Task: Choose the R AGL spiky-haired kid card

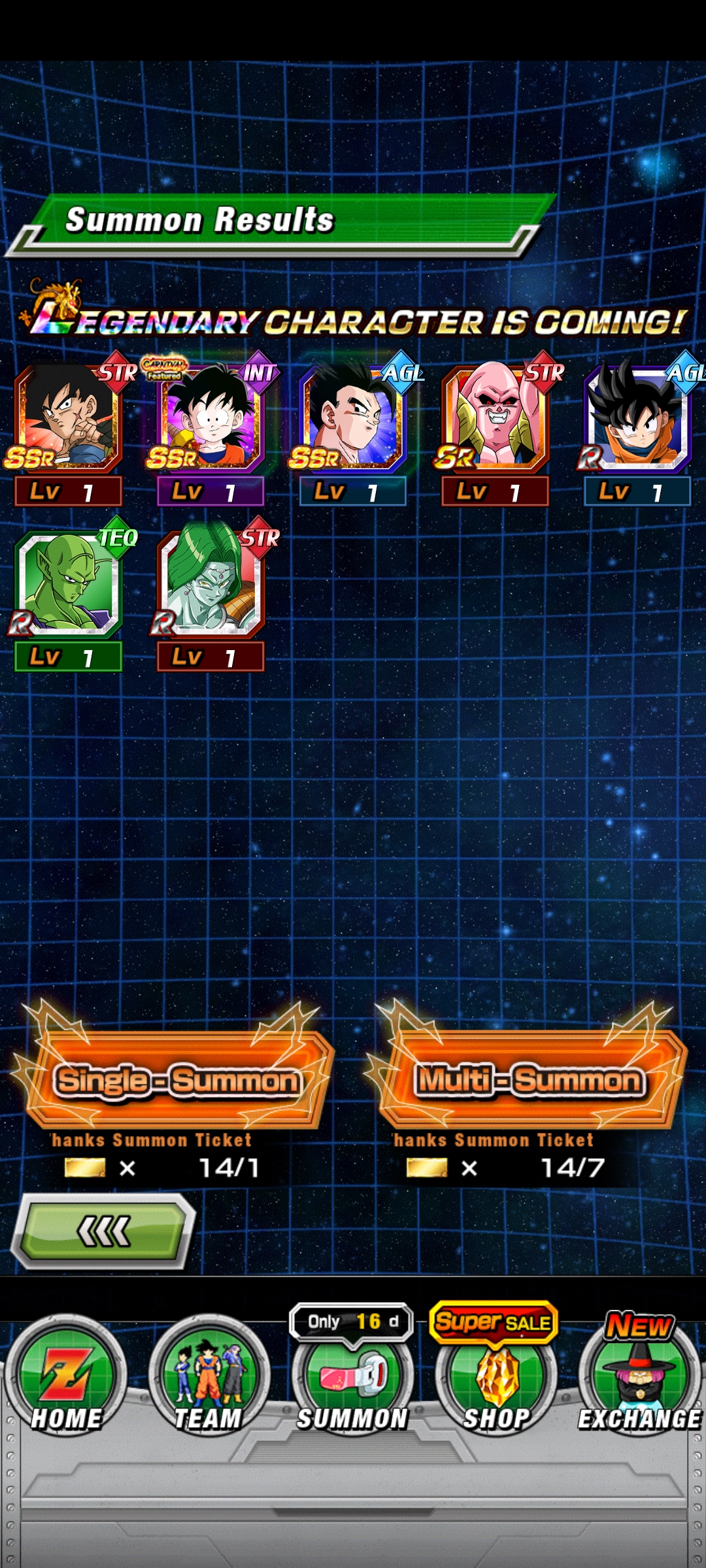Action: [x=637, y=419]
